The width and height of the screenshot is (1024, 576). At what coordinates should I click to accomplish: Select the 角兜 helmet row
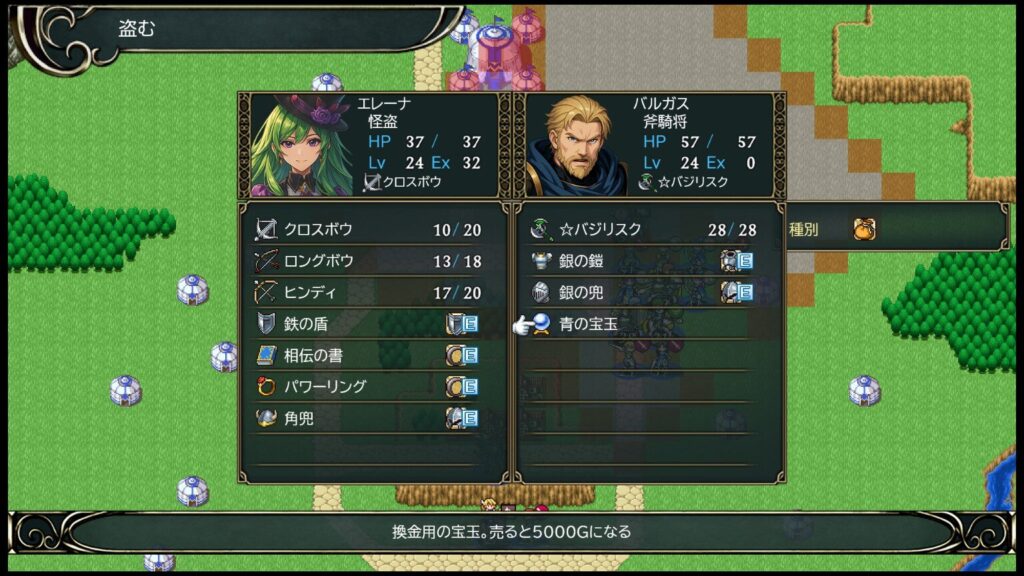pyautogui.click(x=366, y=418)
